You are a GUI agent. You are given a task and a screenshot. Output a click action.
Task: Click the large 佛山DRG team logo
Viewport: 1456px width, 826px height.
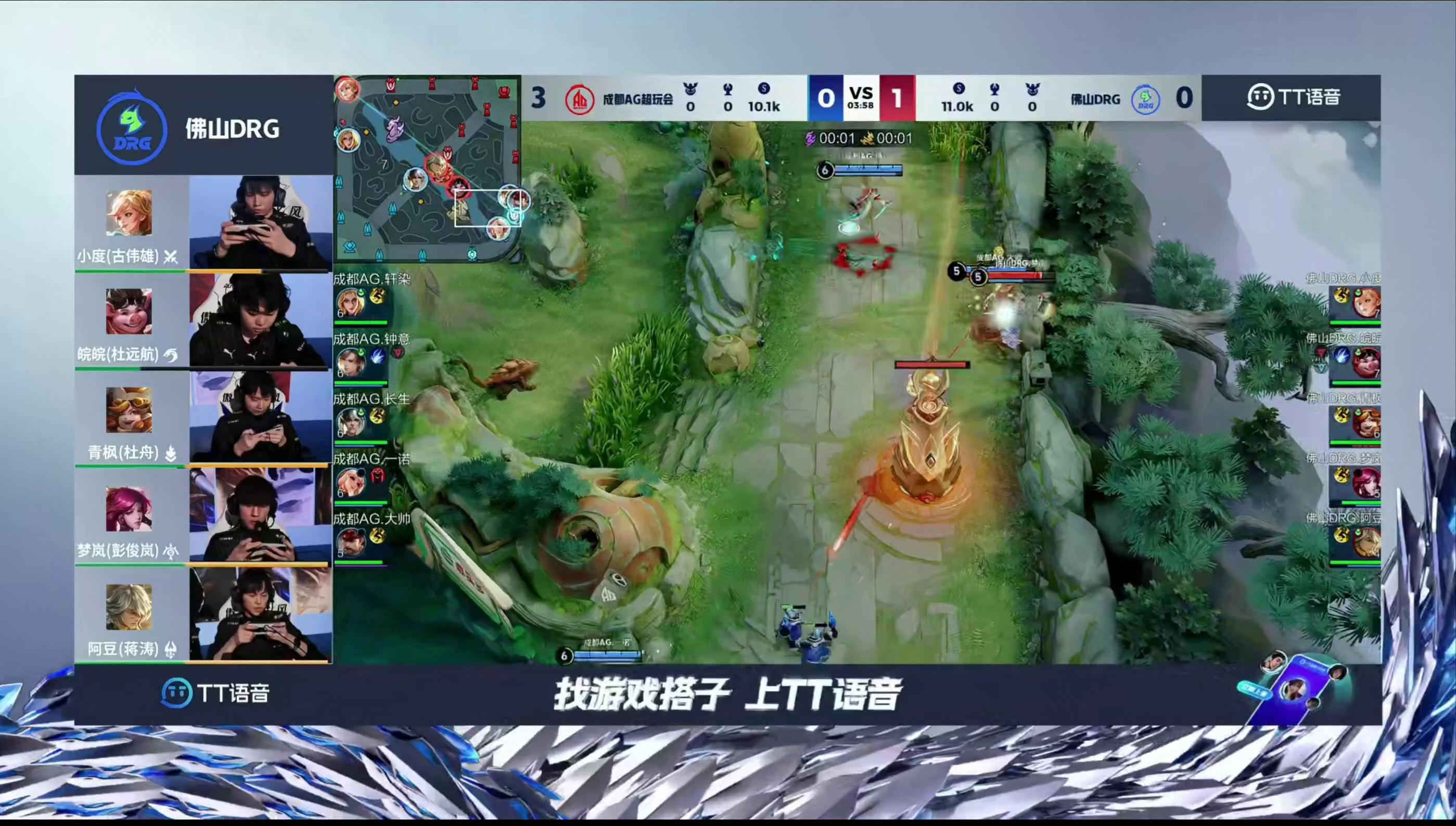[132, 130]
